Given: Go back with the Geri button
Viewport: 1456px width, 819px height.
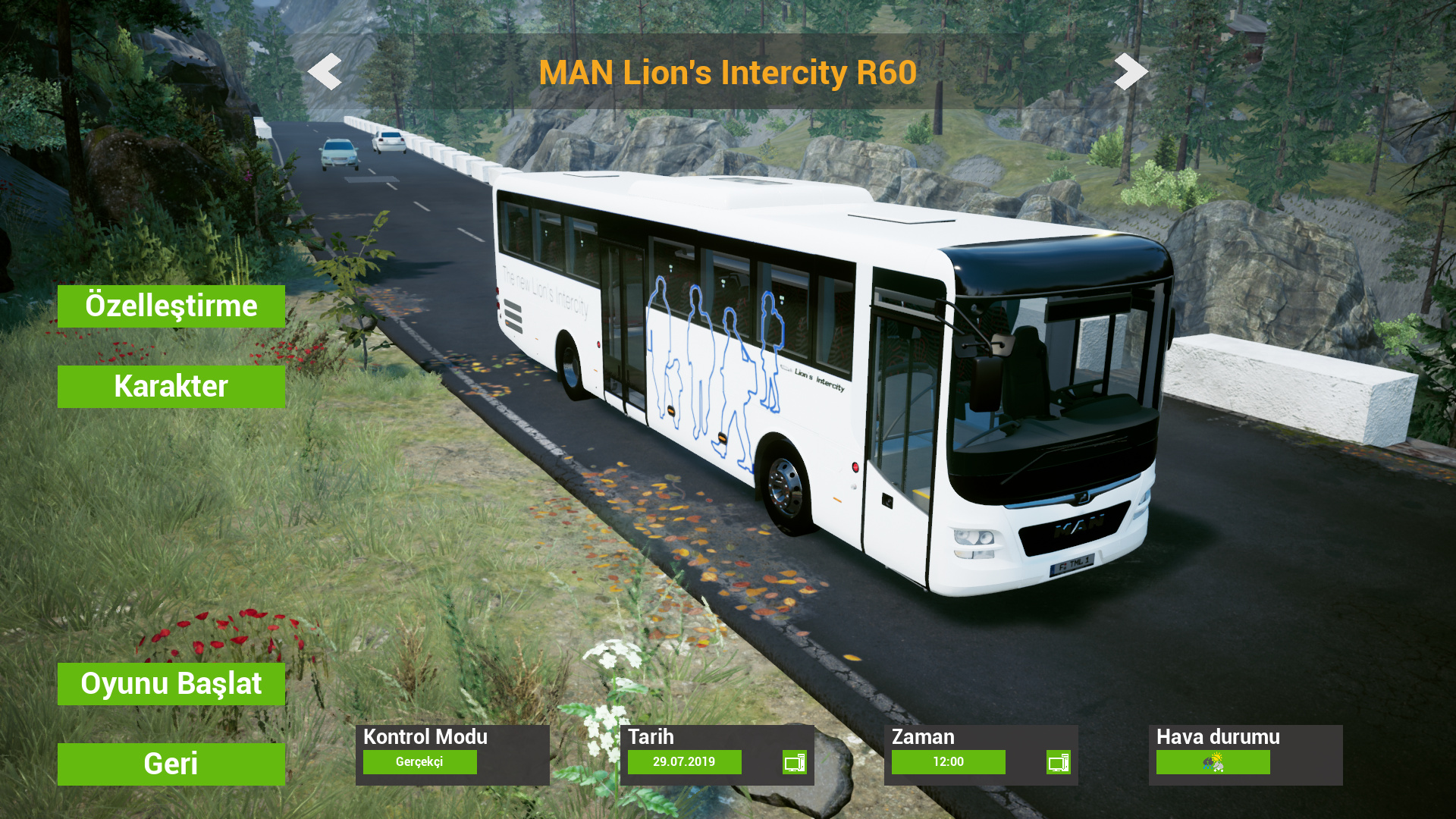Looking at the screenshot, I should coord(171,764).
